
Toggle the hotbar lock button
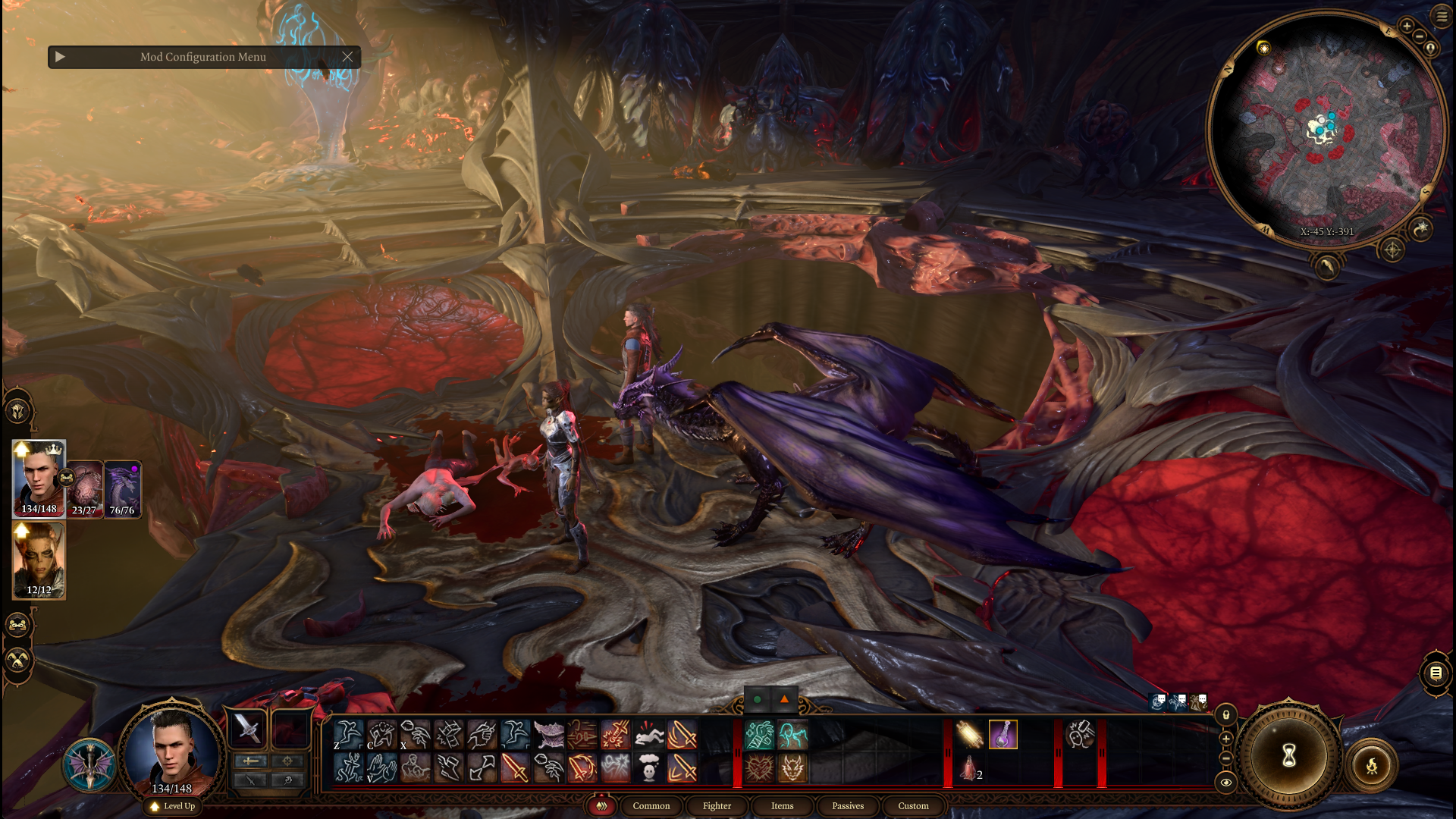pyautogui.click(x=1226, y=715)
